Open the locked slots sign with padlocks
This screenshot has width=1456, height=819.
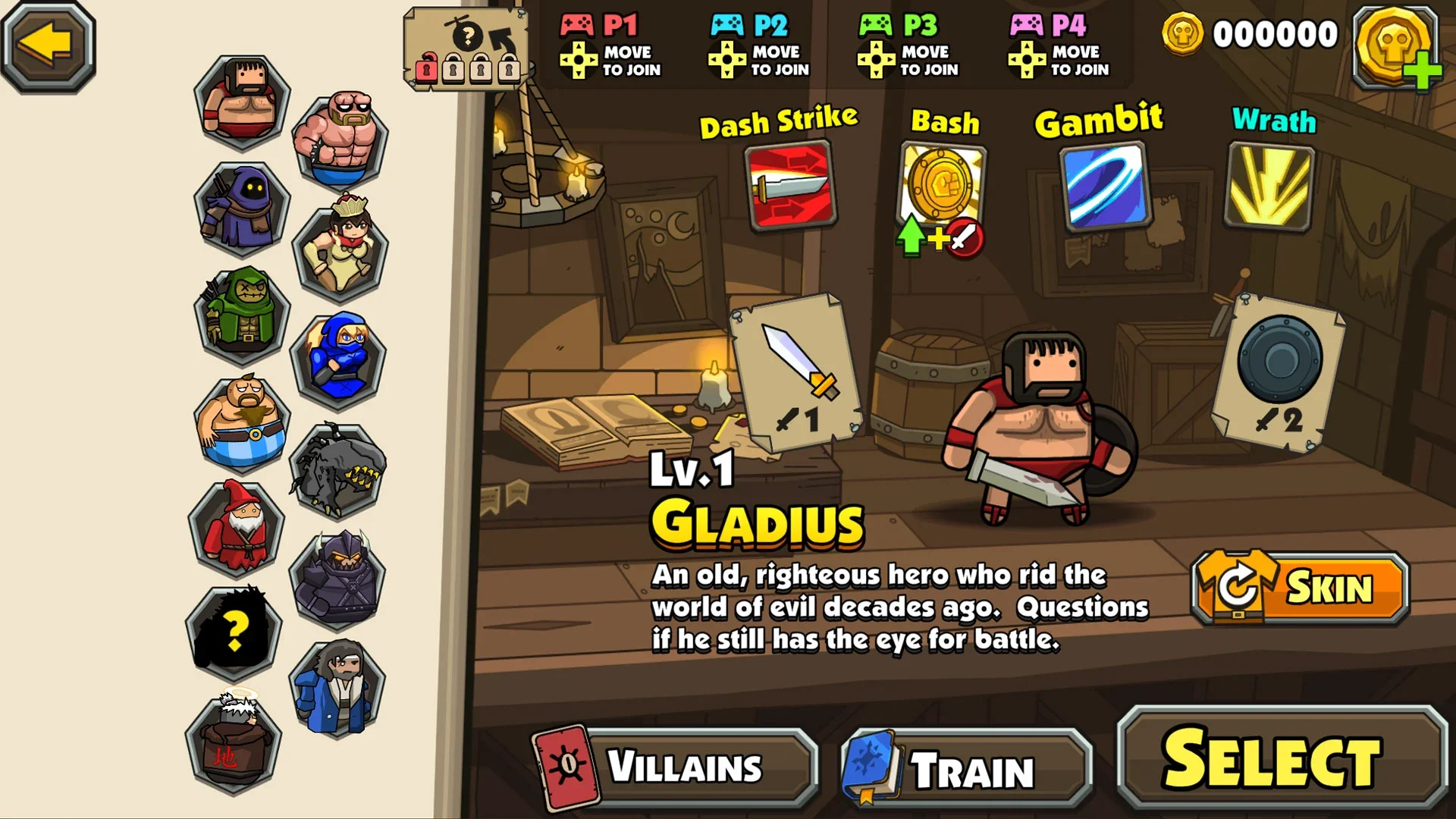coord(466,49)
